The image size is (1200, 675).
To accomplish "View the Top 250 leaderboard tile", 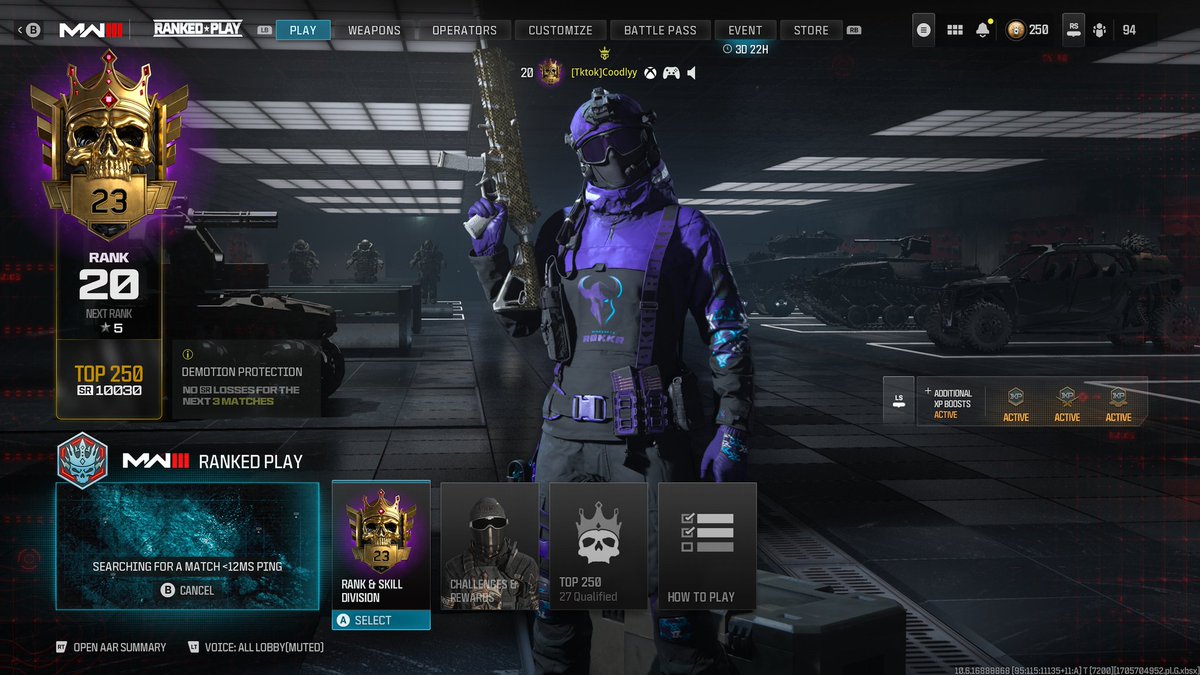I will pyautogui.click(x=598, y=546).
